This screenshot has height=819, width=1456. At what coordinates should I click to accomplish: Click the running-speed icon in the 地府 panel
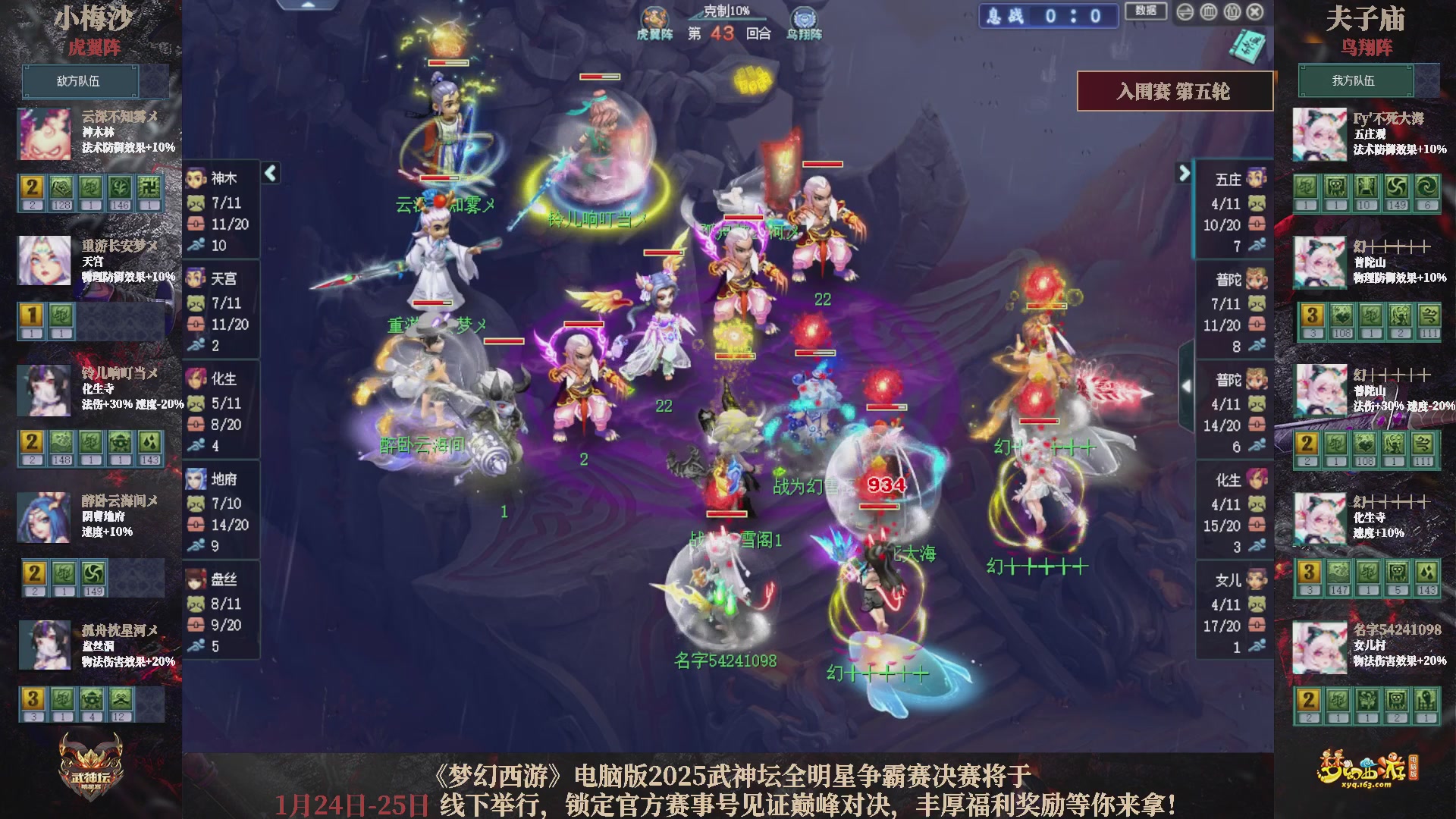[x=197, y=543]
